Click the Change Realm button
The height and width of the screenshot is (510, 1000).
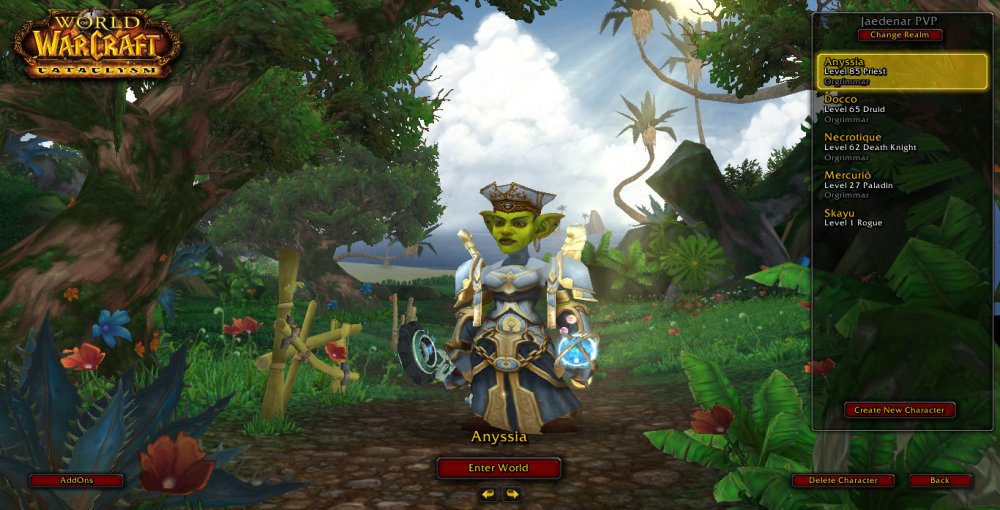(899, 35)
